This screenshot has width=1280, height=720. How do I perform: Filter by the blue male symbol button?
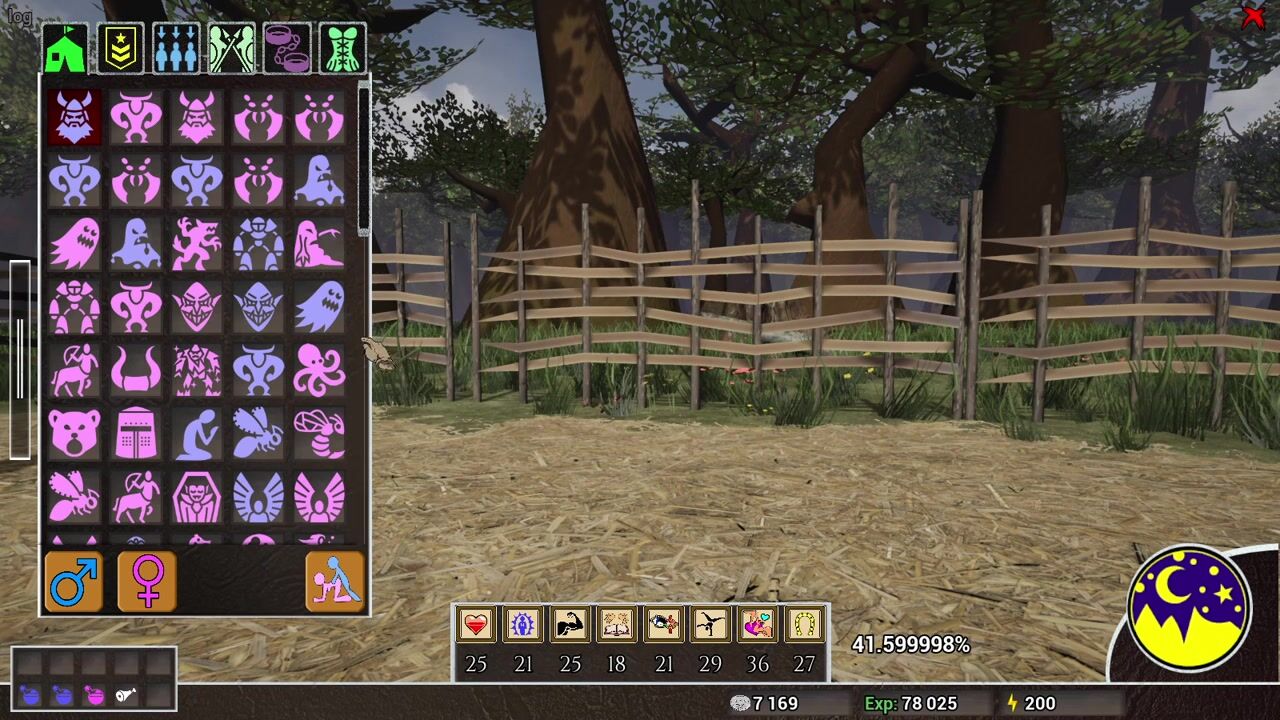pyautogui.click(x=74, y=581)
